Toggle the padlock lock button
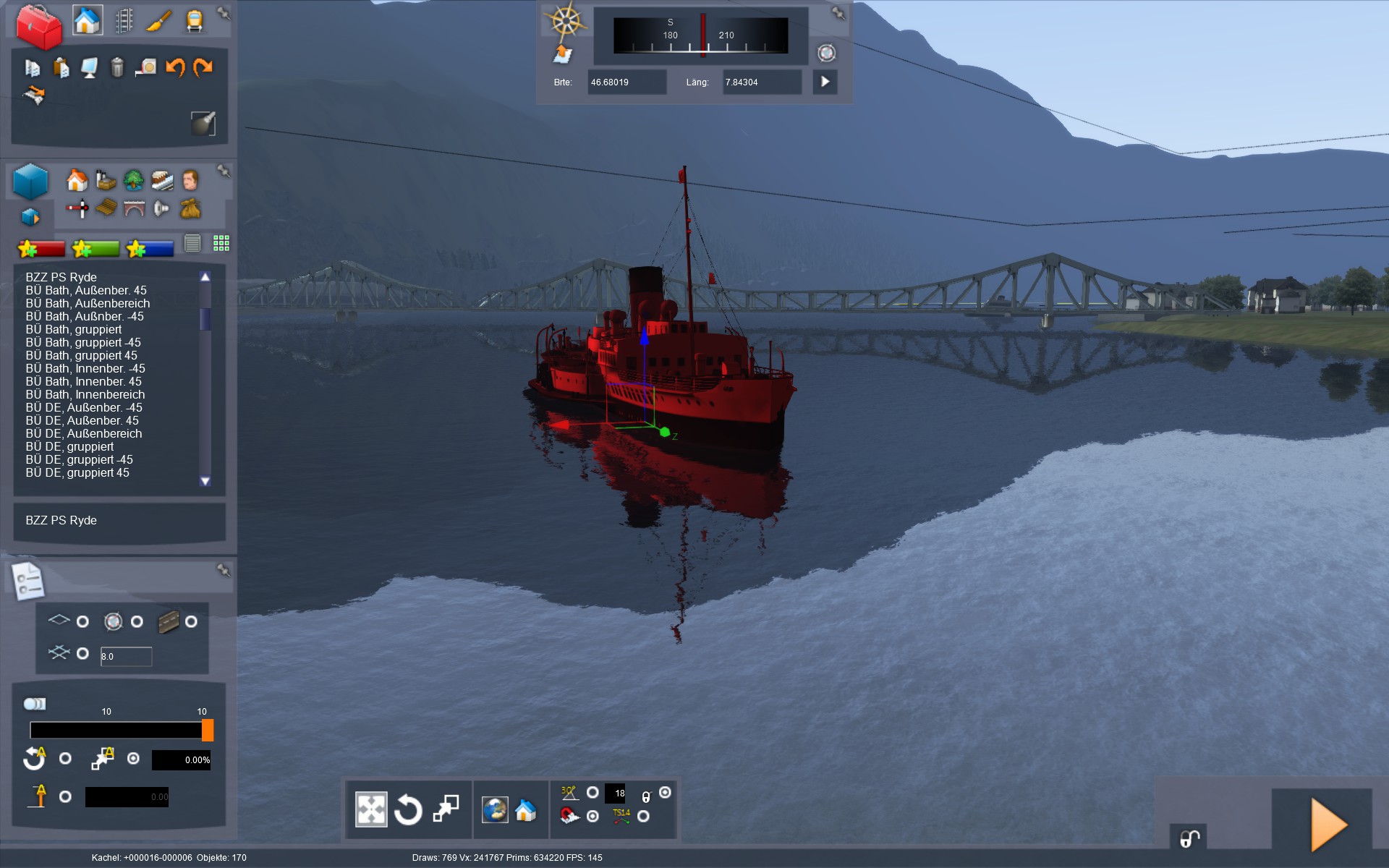The image size is (1389, 868). pyautogui.click(x=1189, y=838)
